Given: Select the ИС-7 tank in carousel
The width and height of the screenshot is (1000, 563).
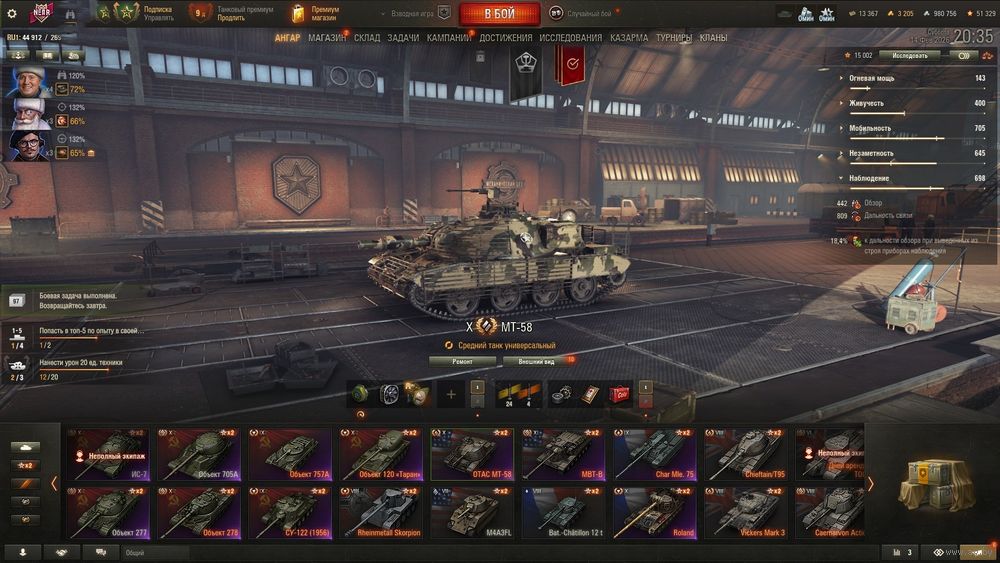Looking at the screenshot, I should pyautogui.click(x=106, y=453).
